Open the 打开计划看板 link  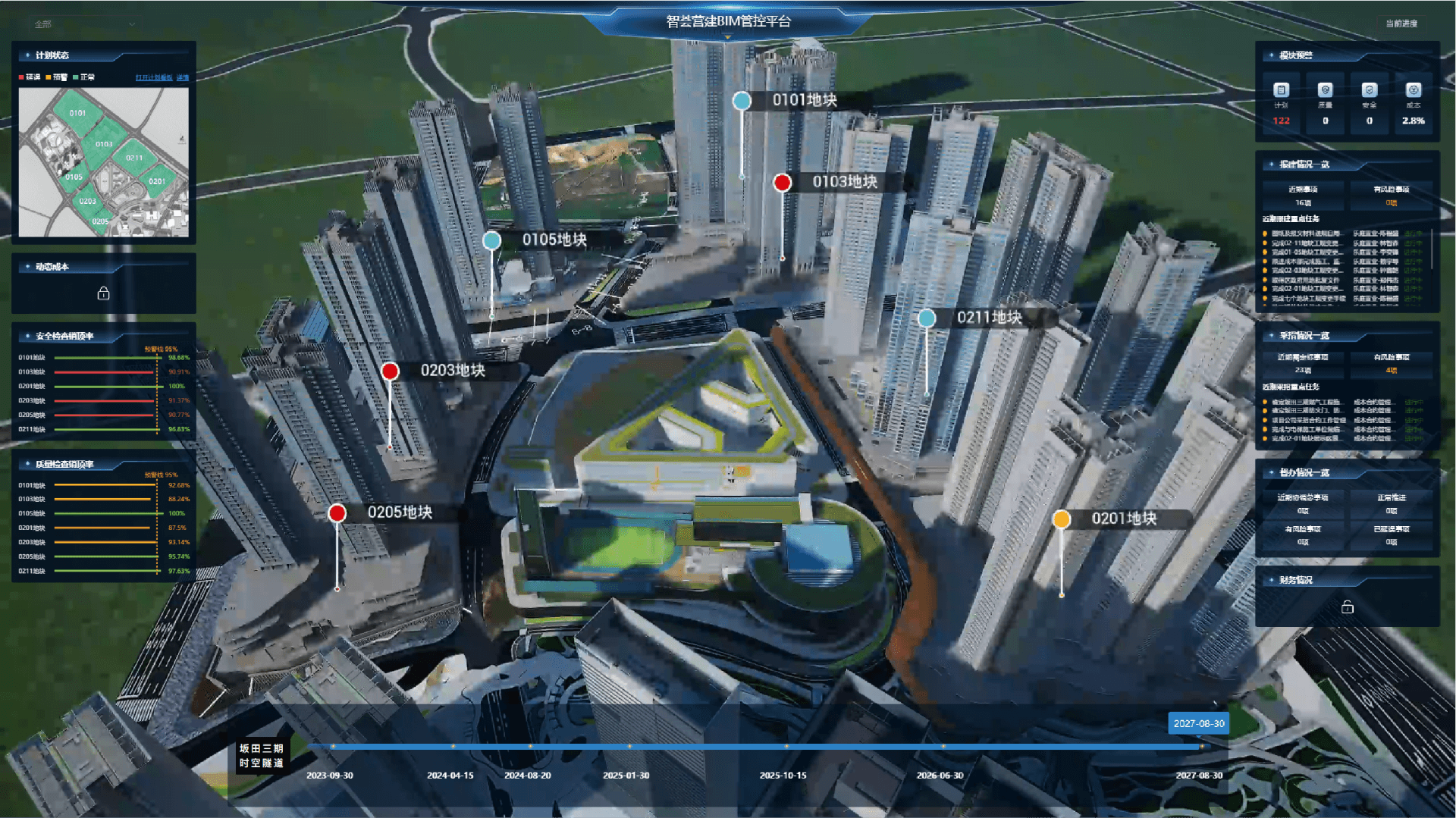click(x=154, y=77)
